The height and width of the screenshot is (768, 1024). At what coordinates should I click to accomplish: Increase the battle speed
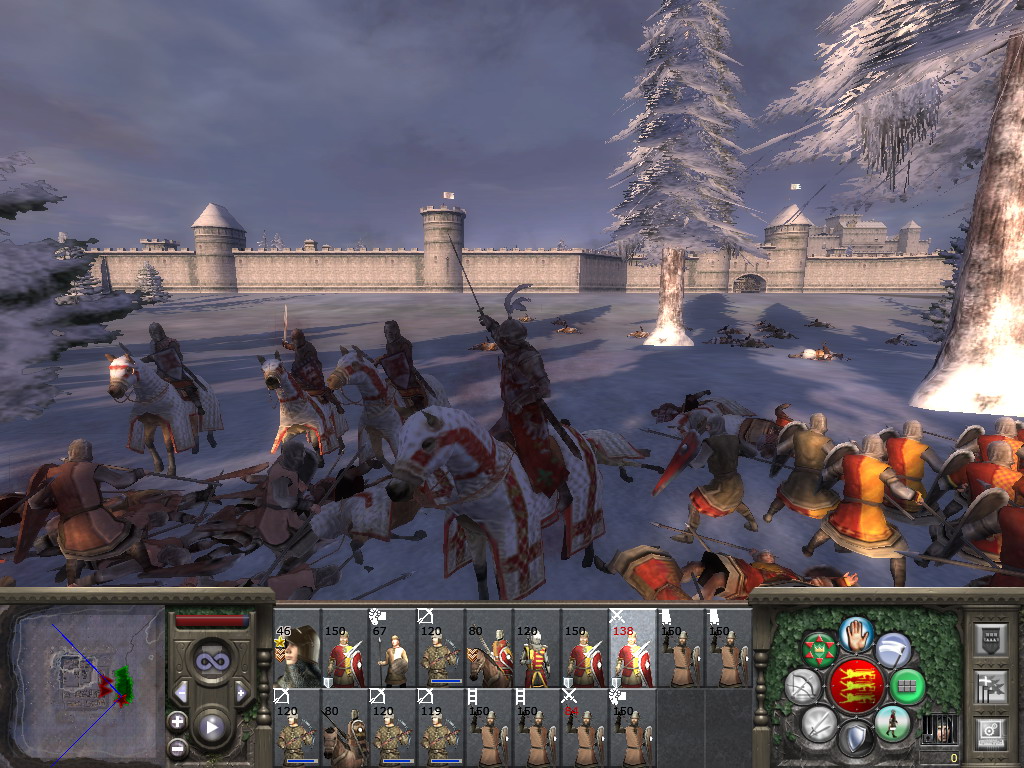tap(241, 692)
